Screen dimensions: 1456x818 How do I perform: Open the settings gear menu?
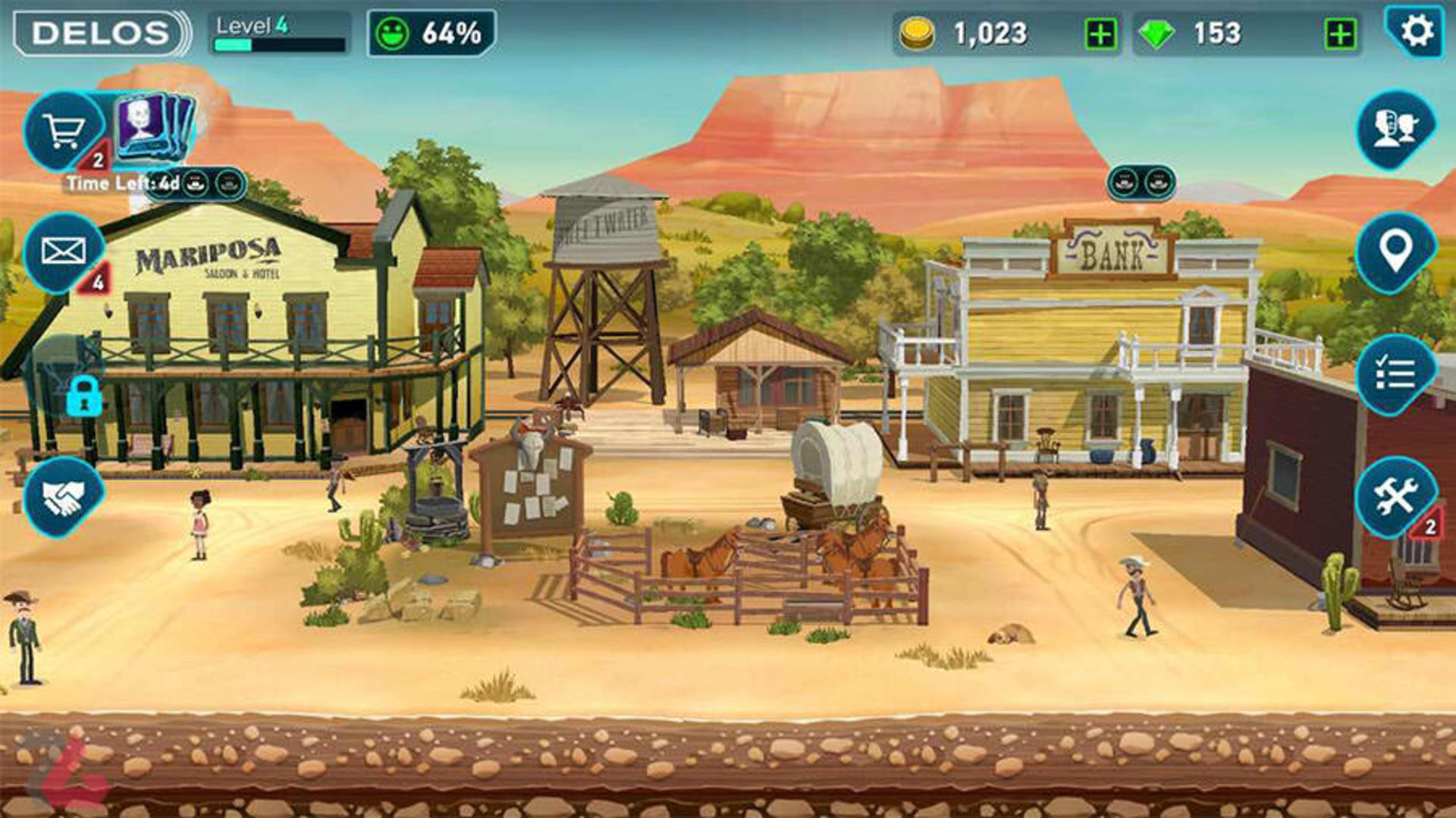[x=1415, y=32]
